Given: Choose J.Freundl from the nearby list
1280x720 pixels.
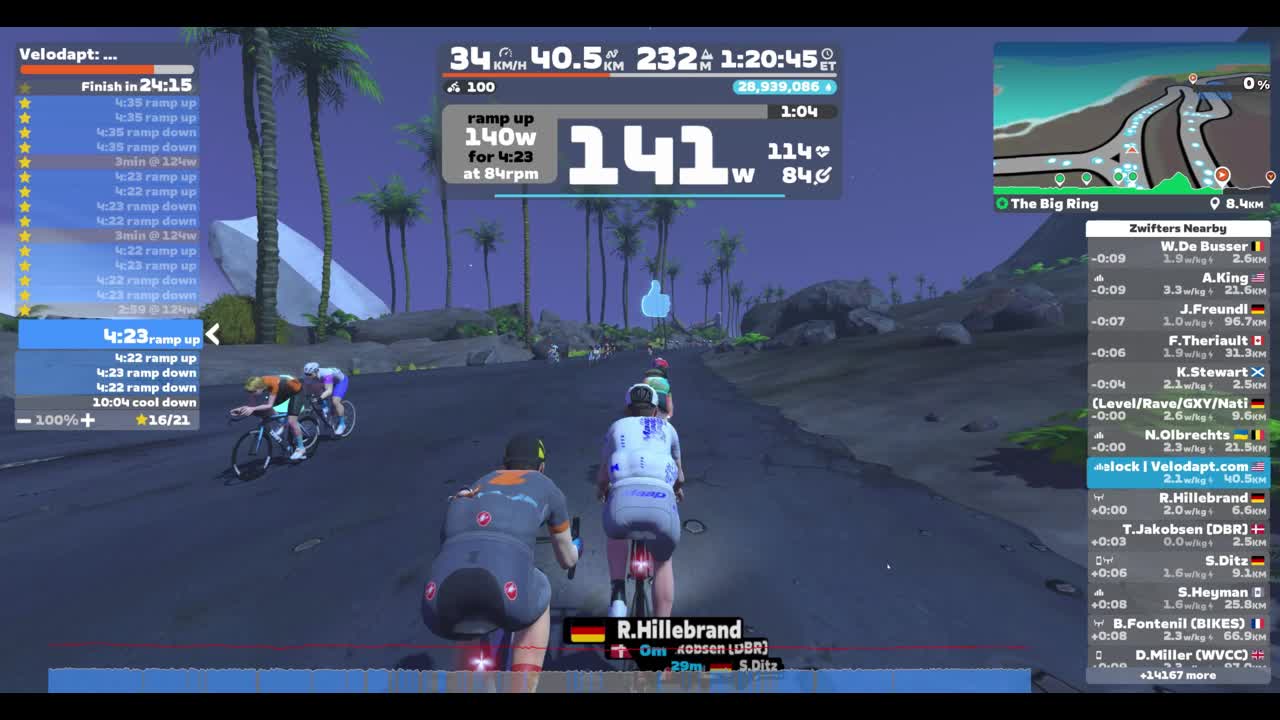Looking at the screenshot, I should (x=1177, y=316).
